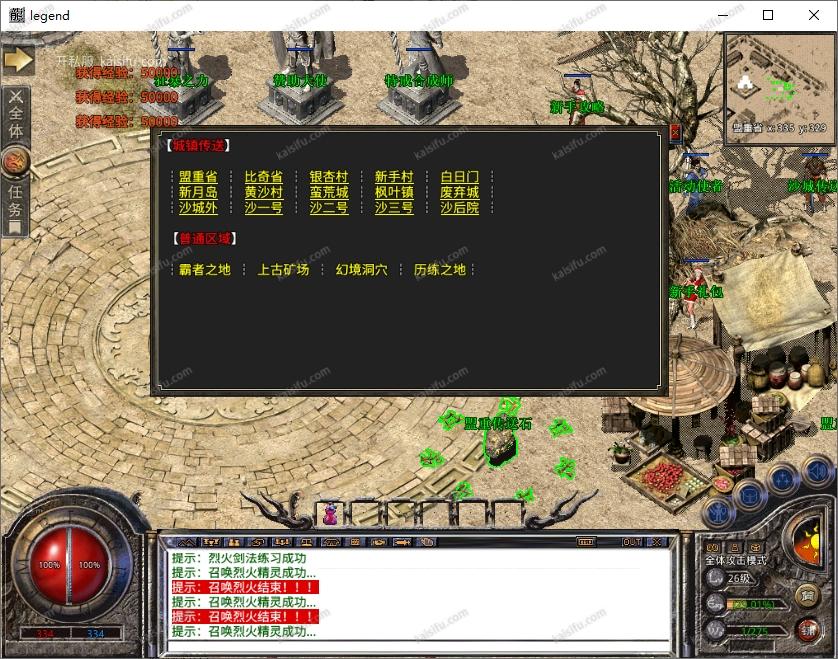This screenshot has height=659, width=838.
Task: Teleport to 历练之地
Action: pyautogui.click(x=440, y=269)
